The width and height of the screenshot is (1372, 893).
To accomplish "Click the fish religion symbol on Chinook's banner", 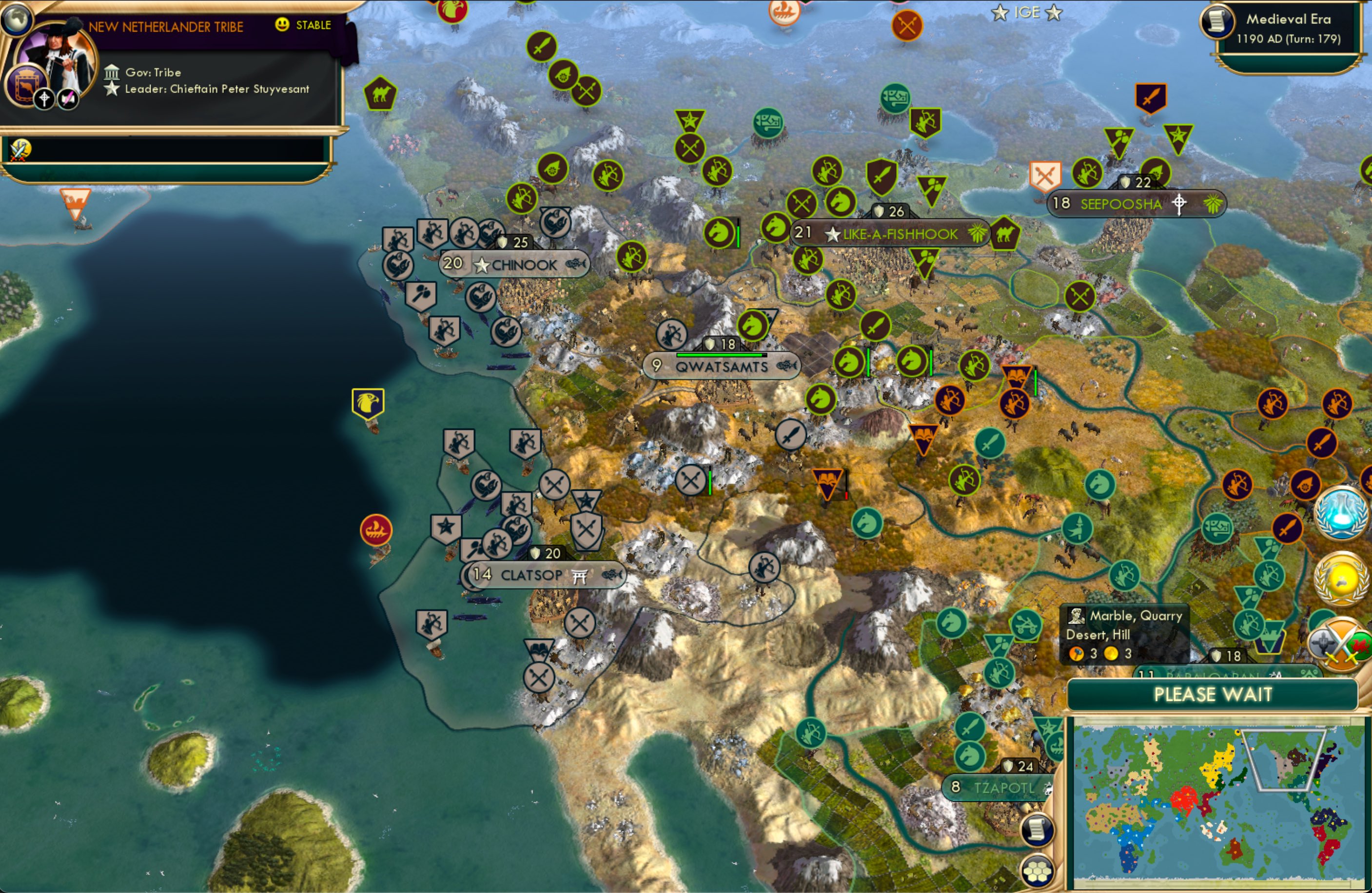I will point(578,265).
